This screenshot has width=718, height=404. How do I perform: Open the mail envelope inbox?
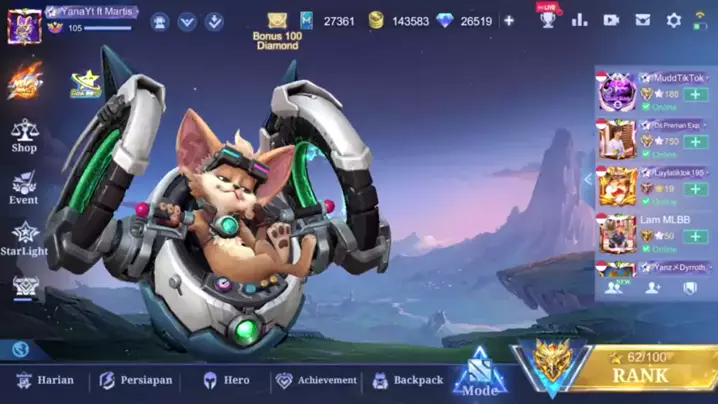click(643, 20)
